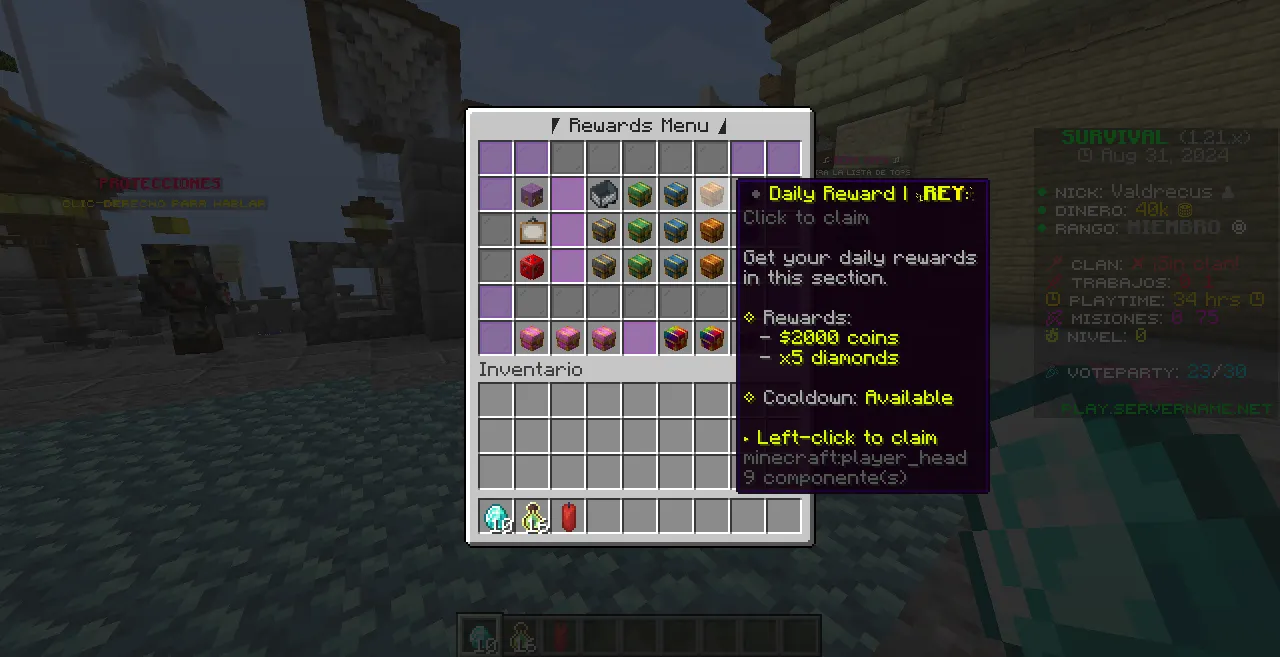Select the dark gray head item
Screen dimensions: 1280x657
(x=603, y=194)
